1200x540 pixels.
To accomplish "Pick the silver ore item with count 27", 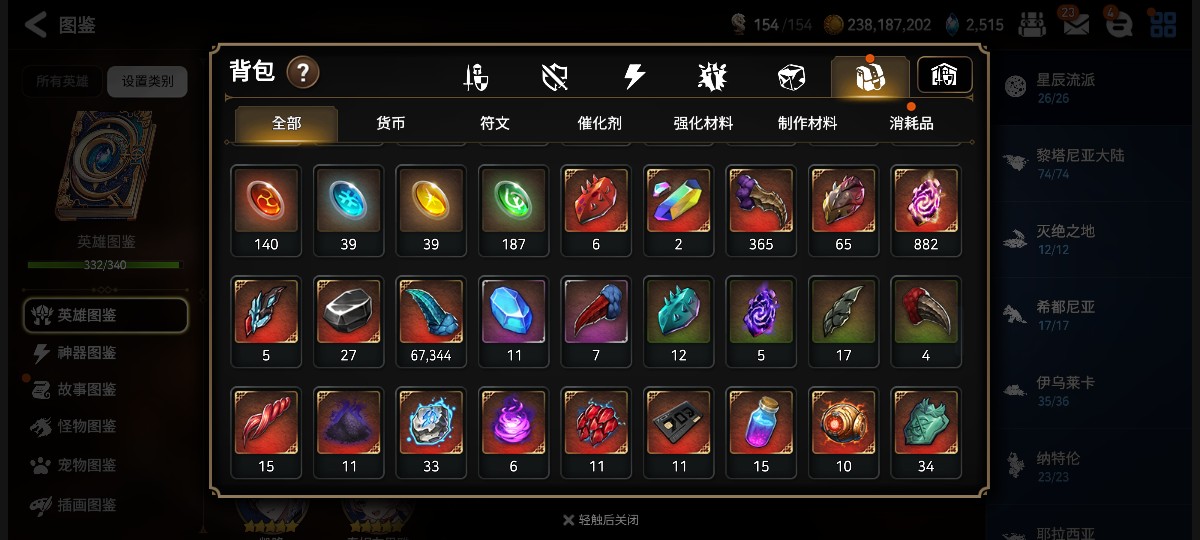I will pyautogui.click(x=349, y=311).
